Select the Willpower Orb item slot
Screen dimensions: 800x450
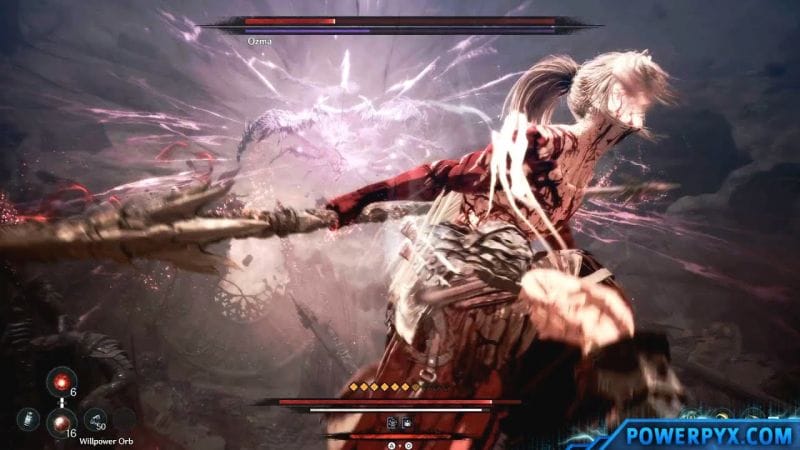pos(60,421)
